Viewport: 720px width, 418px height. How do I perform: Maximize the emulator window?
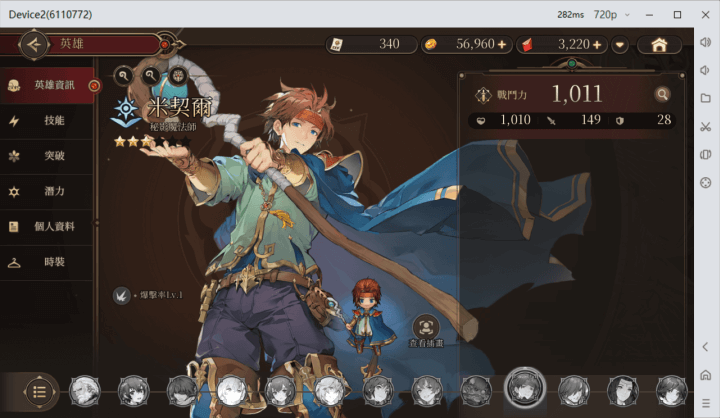677,14
